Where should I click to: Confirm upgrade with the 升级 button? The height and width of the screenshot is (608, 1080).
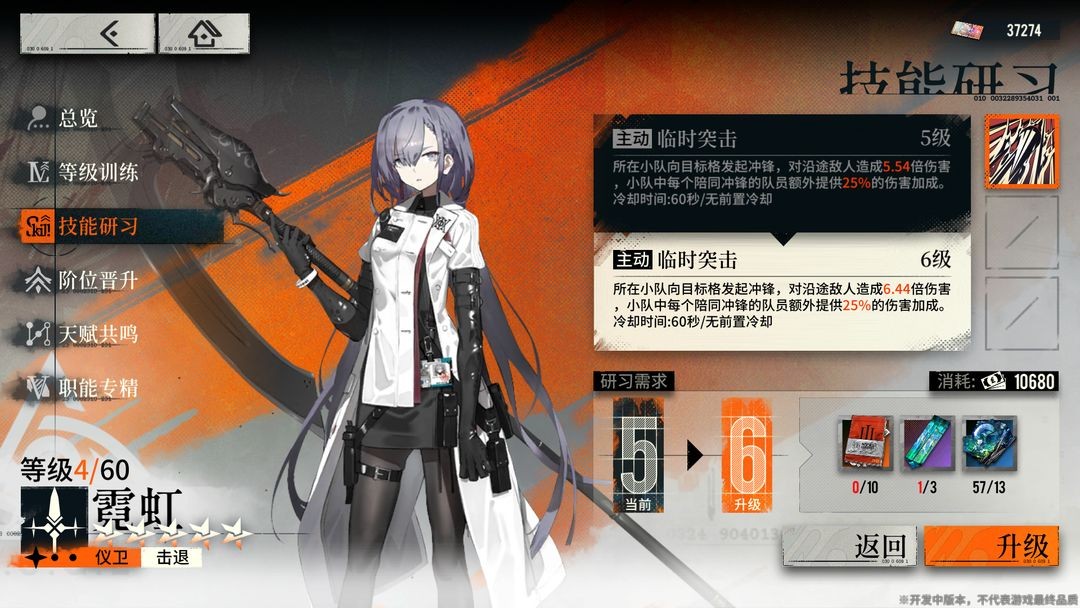click(990, 548)
